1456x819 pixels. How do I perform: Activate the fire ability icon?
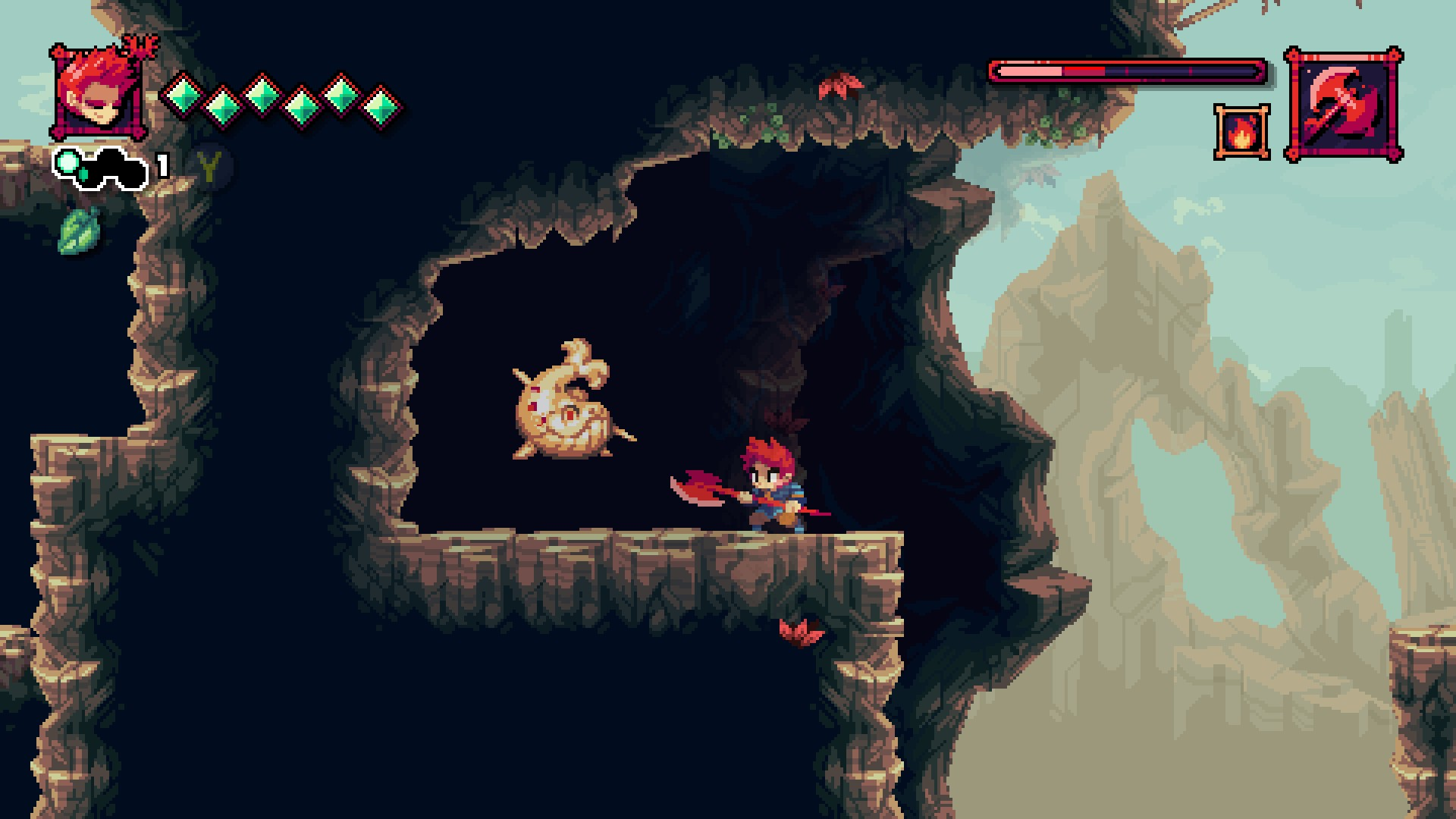[1241, 133]
